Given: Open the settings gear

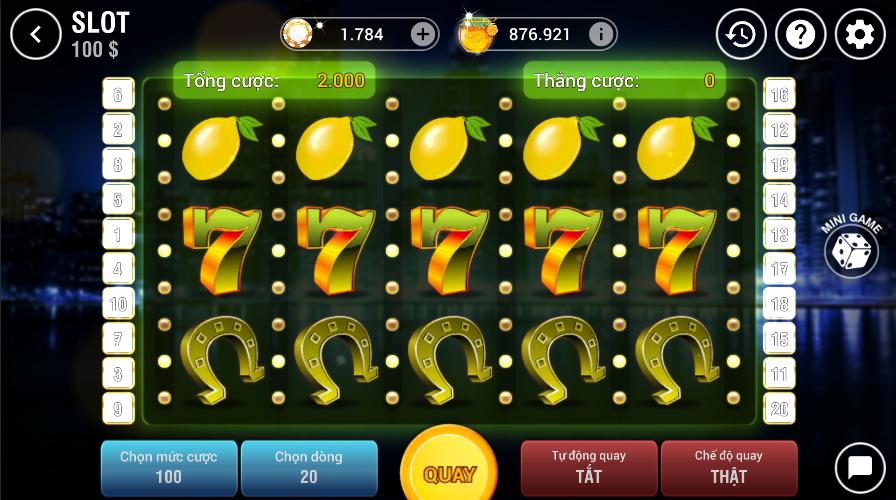Looking at the screenshot, I should pyautogui.click(x=860, y=35).
